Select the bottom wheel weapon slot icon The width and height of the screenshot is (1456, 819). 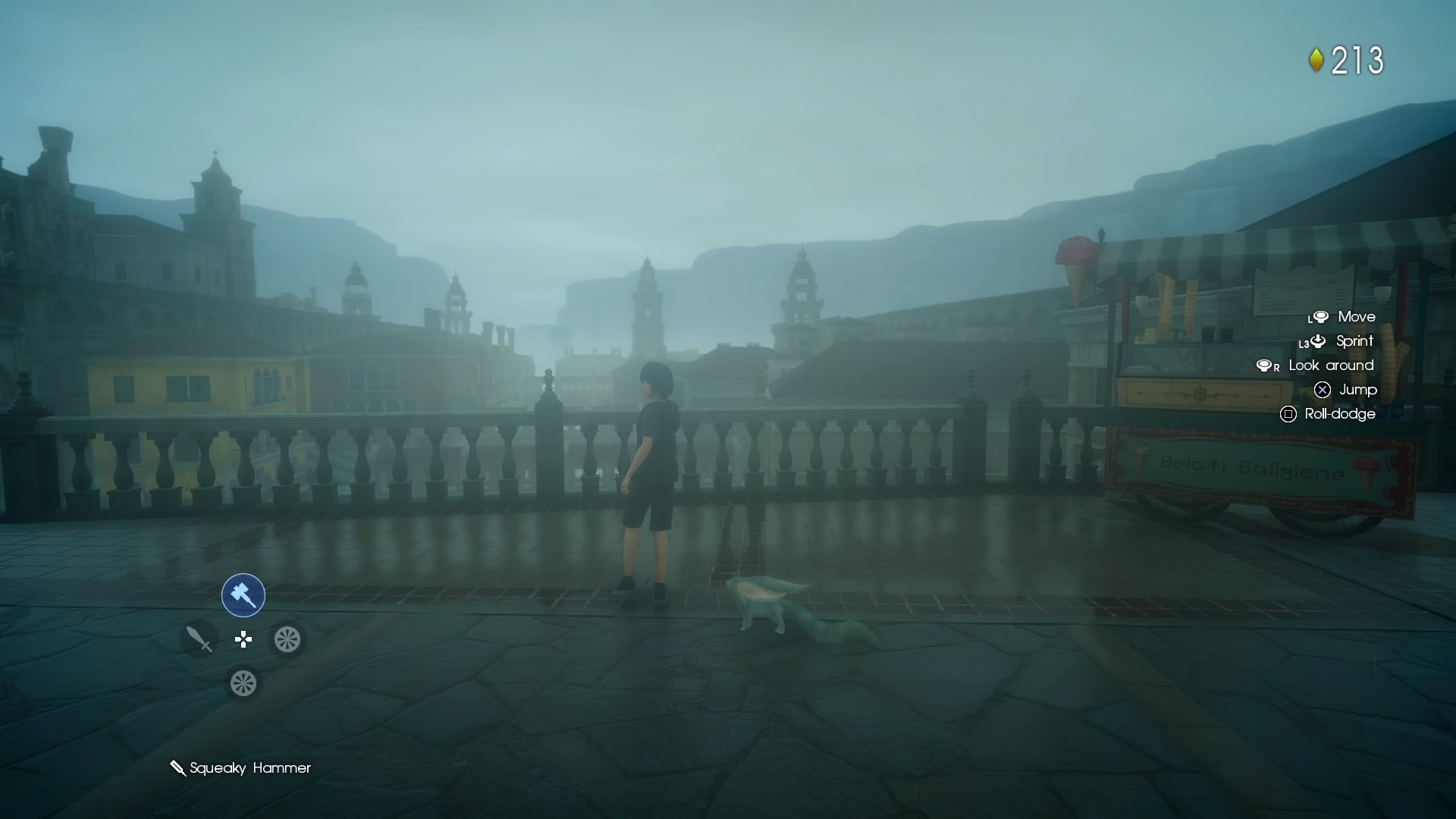(243, 683)
